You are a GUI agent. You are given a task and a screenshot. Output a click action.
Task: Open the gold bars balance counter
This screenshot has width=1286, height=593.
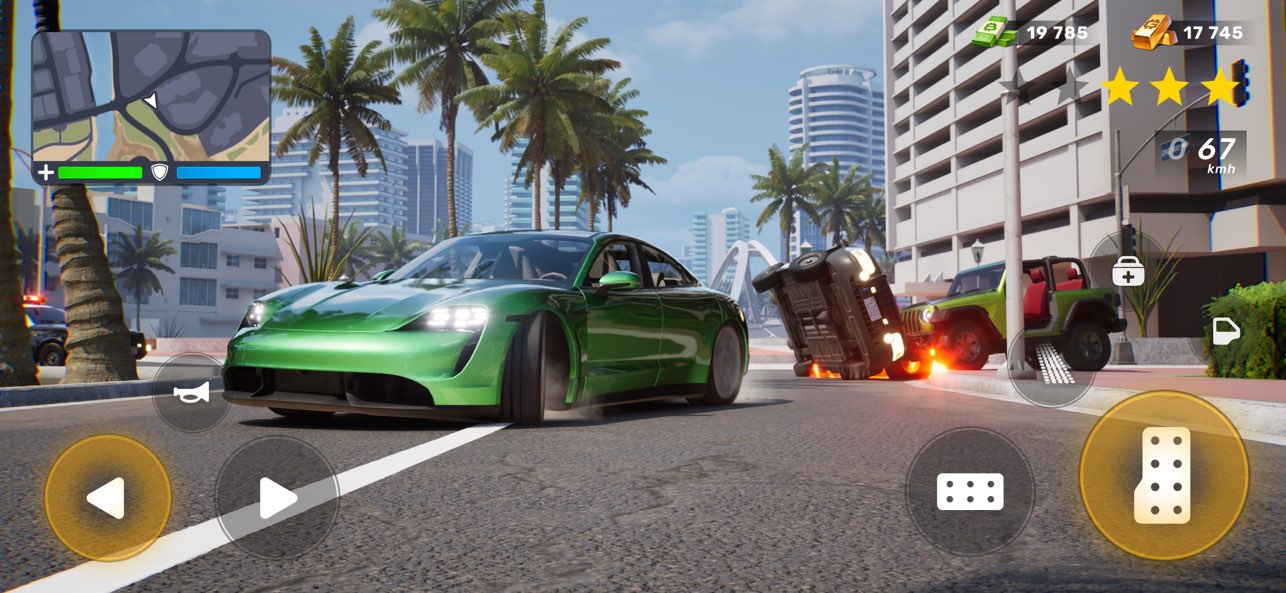[1190, 33]
